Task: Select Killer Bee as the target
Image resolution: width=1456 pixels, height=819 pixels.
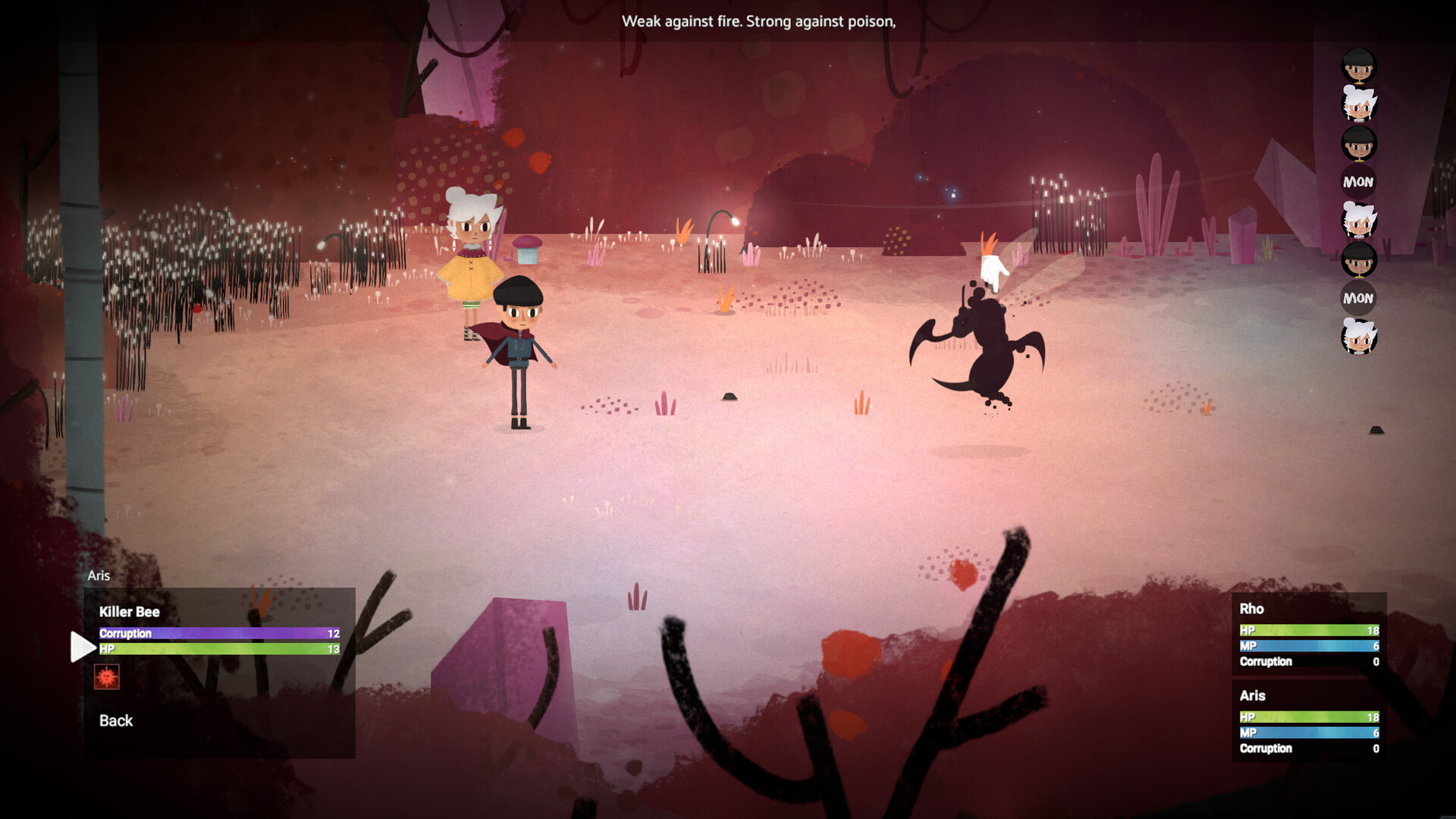Action: click(130, 612)
